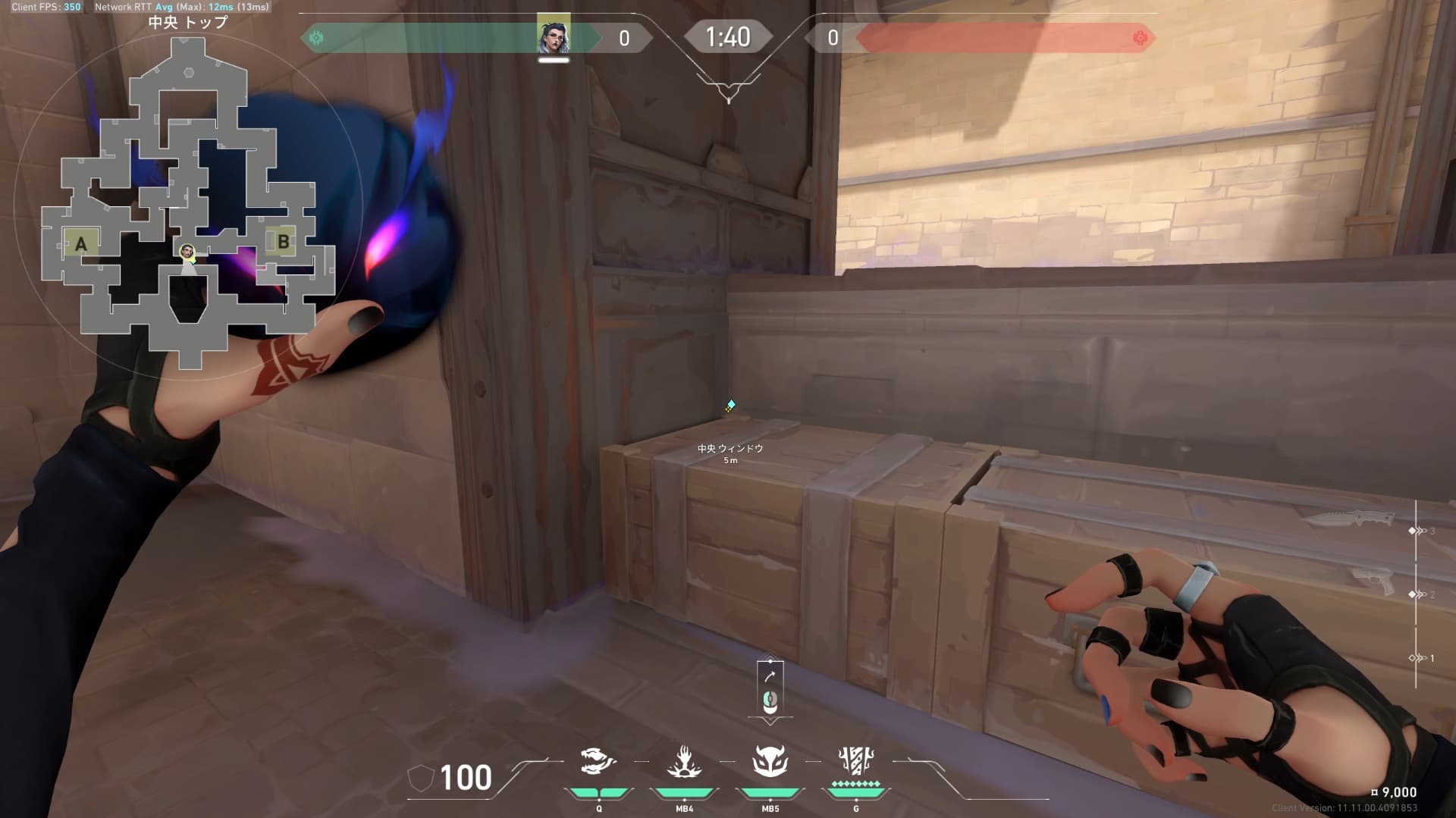Viewport: 1456px width, 818px height.
Task: Trigger the Nightfall ultimate ability icon
Action: click(x=856, y=761)
